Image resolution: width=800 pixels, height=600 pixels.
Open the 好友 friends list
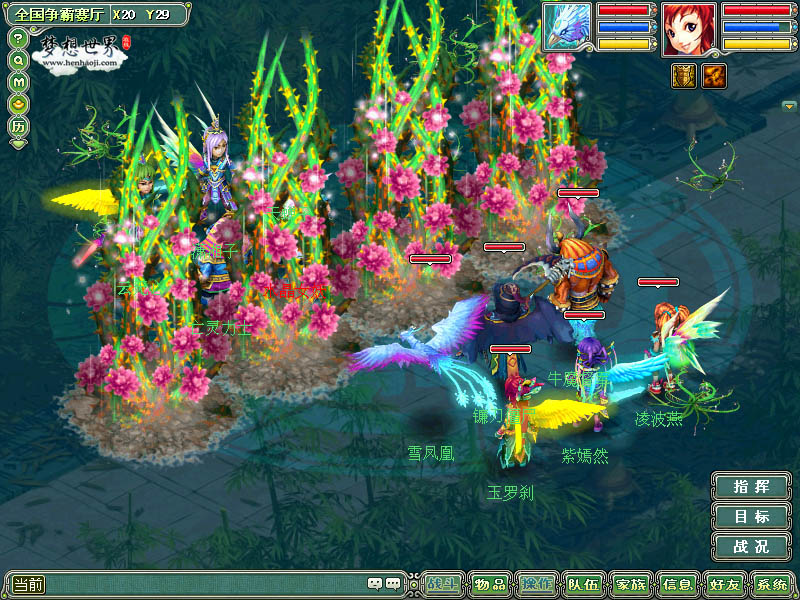pos(724,584)
